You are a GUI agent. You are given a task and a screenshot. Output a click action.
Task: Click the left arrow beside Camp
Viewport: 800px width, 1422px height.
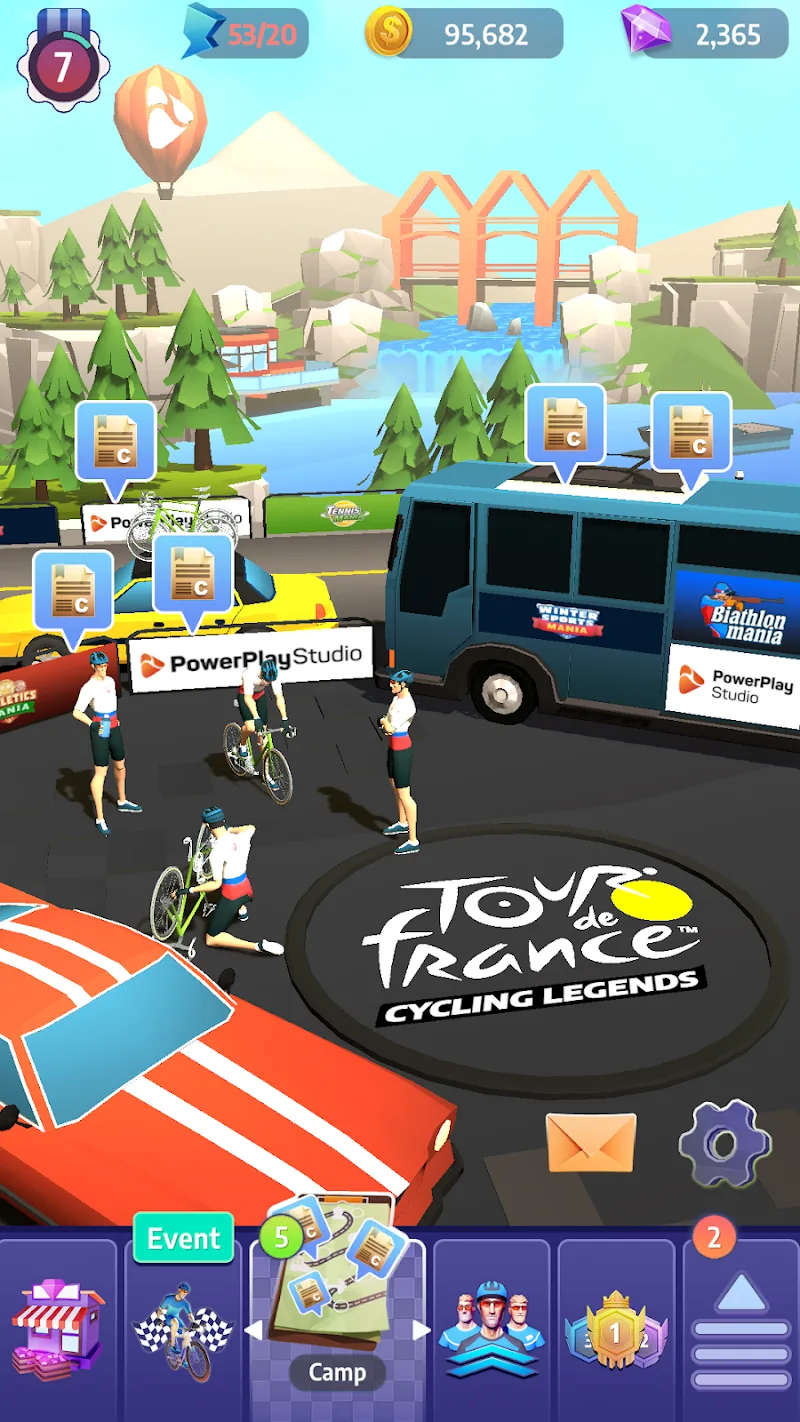pos(254,1331)
